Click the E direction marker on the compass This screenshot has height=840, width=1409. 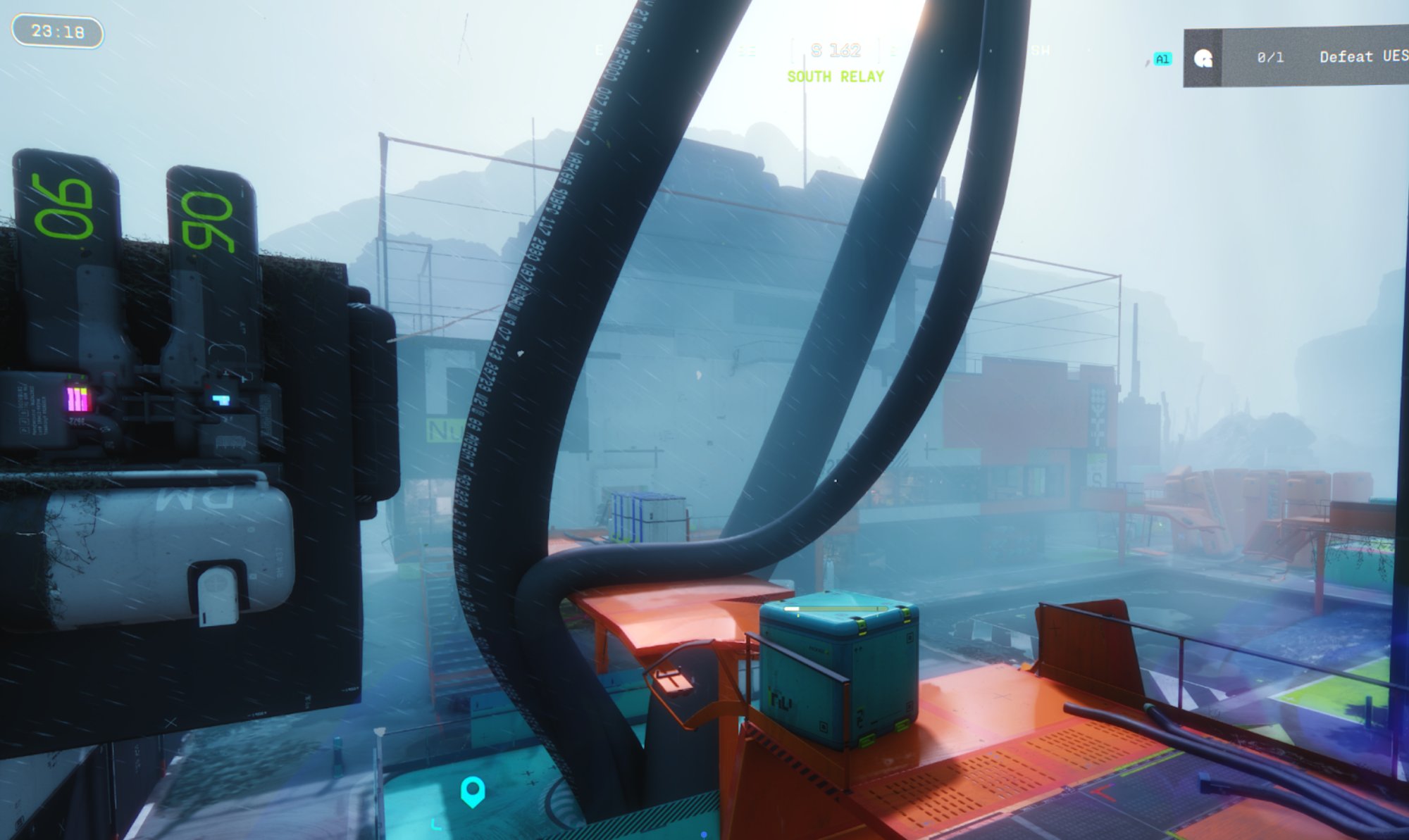pyautogui.click(x=598, y=50)
